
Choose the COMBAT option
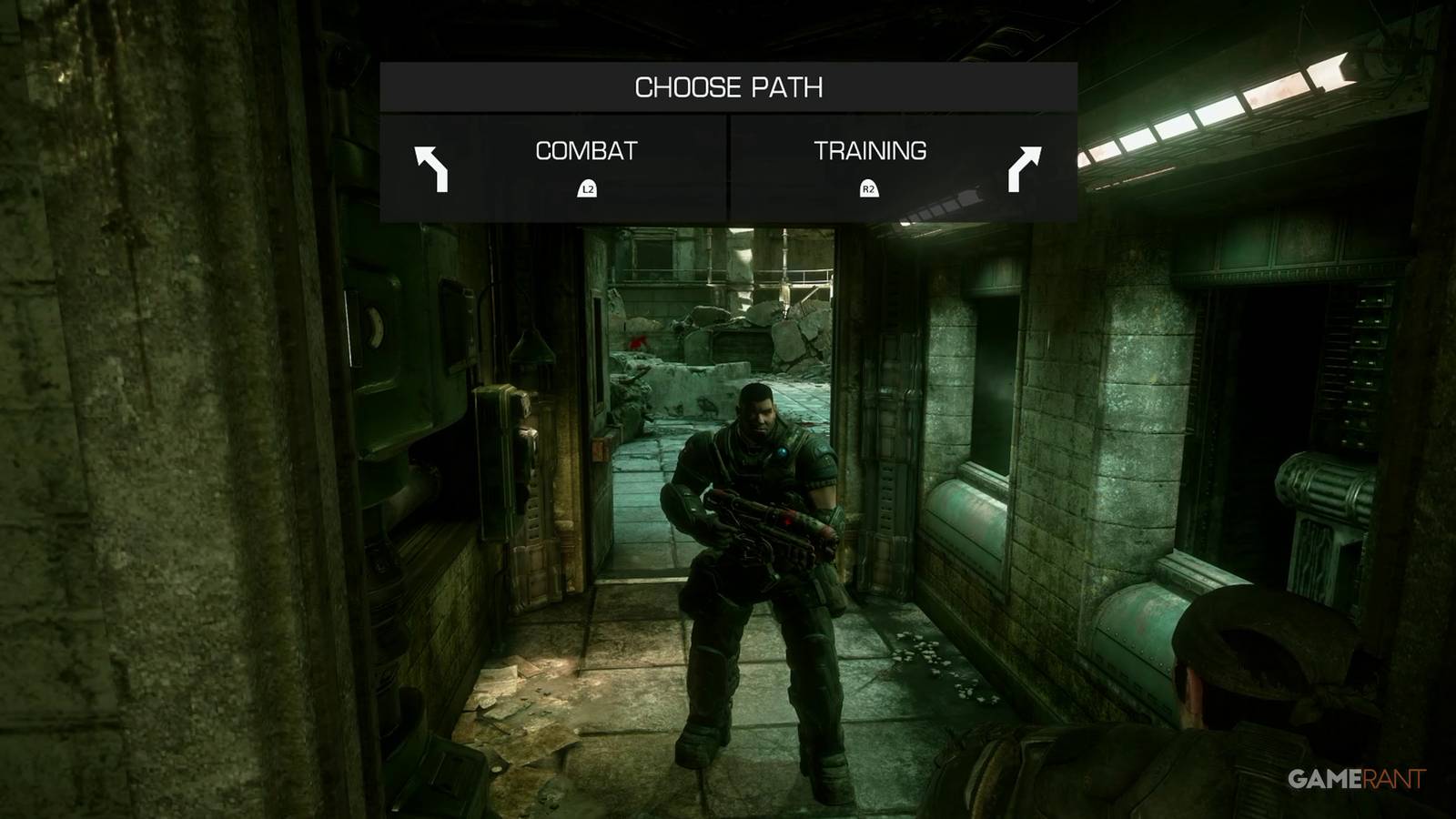[588, 149]
